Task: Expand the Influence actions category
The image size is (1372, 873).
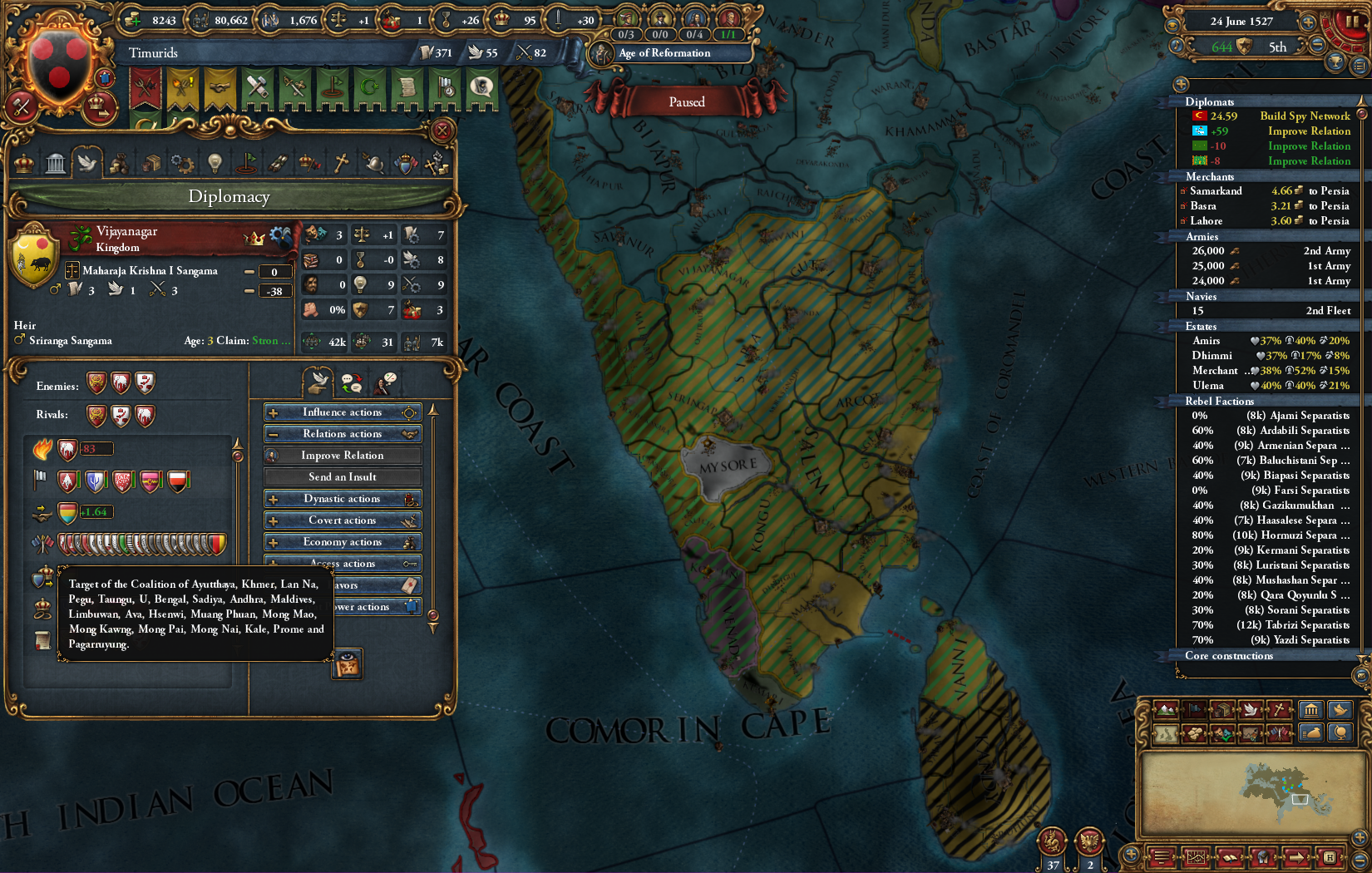Action: tap(342, 412)
